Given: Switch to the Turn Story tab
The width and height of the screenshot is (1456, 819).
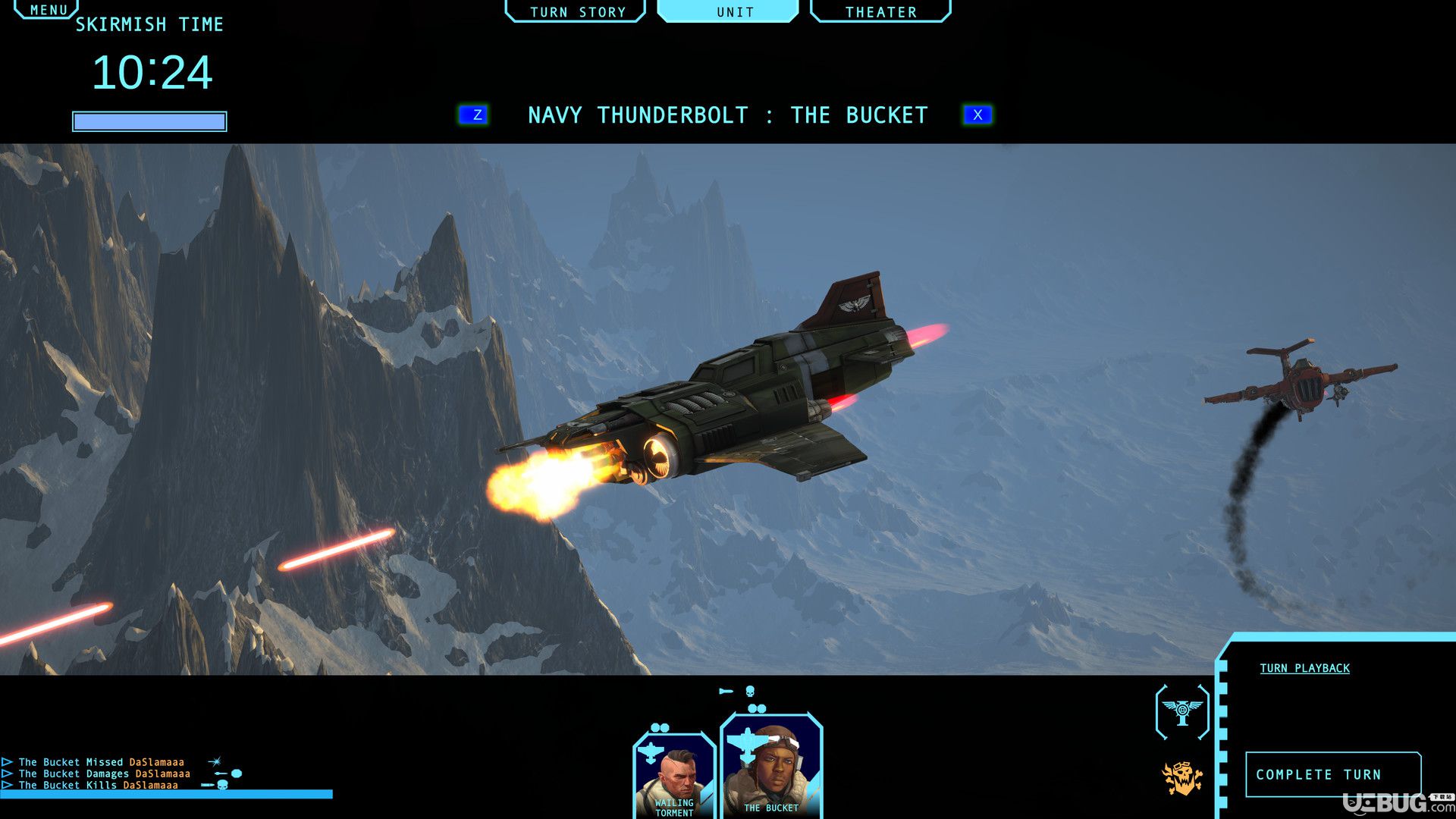Looking at the screenshot, I should point(576,11).
